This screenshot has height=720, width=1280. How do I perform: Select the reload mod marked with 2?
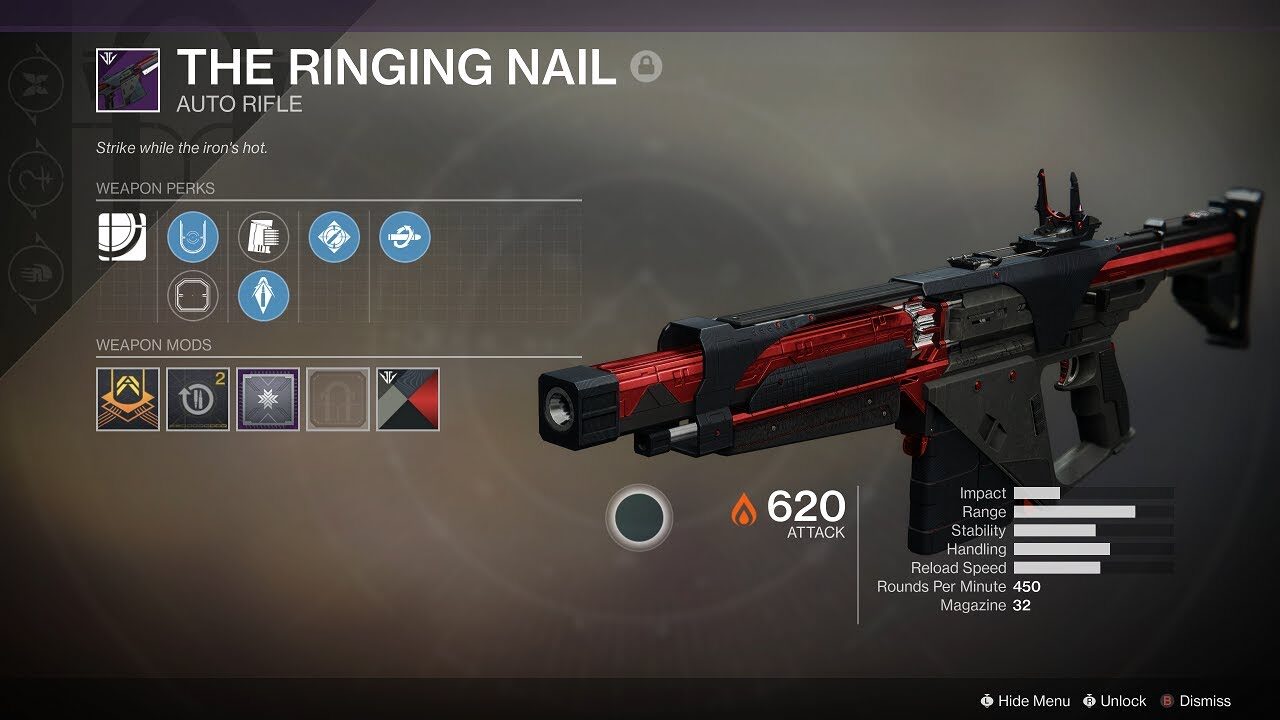(x=197, y=399)
